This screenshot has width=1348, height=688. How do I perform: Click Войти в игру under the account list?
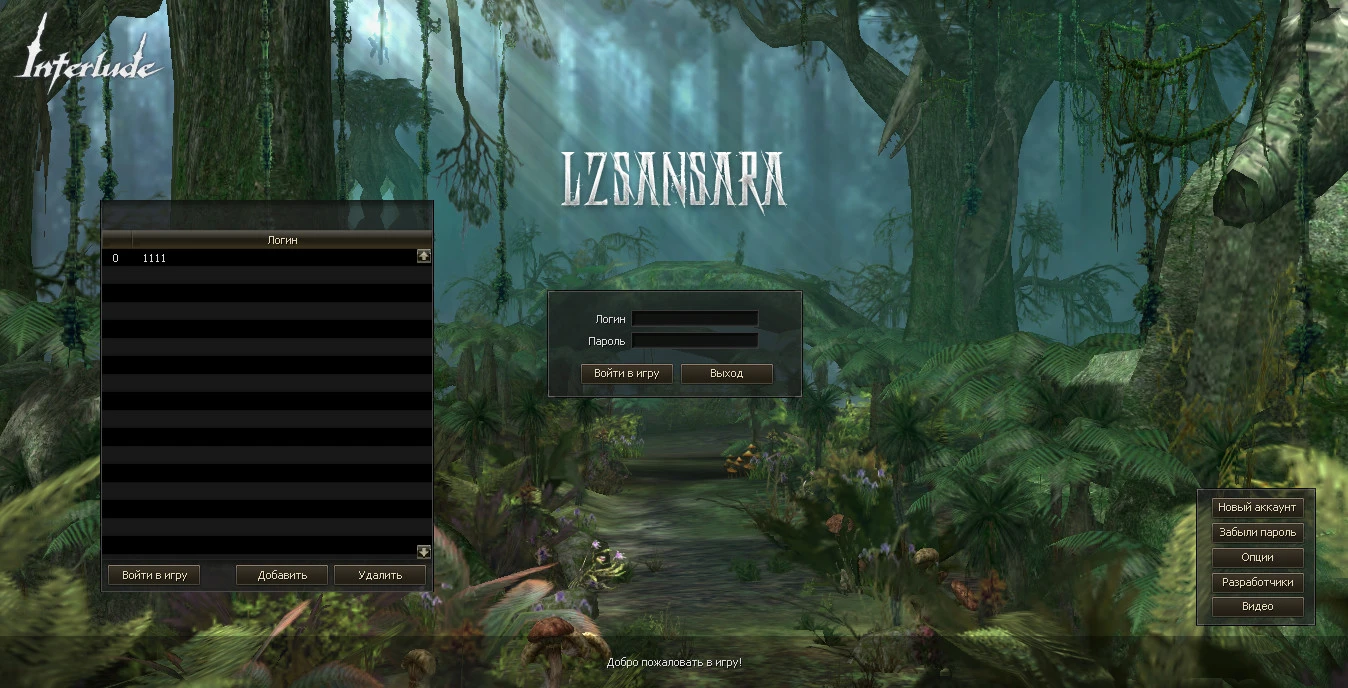coord(154,575)
